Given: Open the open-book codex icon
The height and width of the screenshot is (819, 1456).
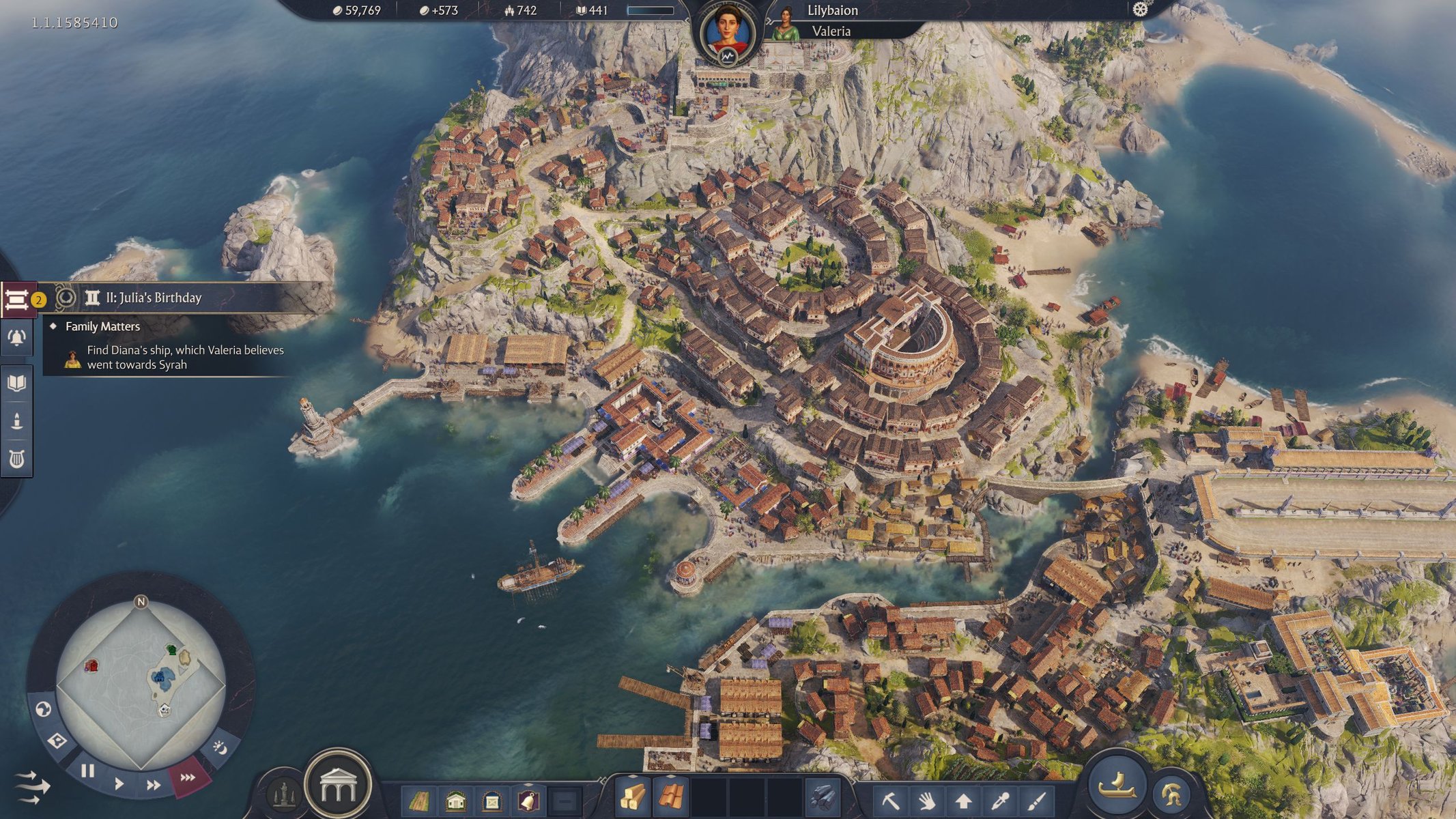Looking at the screenshot, I should coord(17,382).
